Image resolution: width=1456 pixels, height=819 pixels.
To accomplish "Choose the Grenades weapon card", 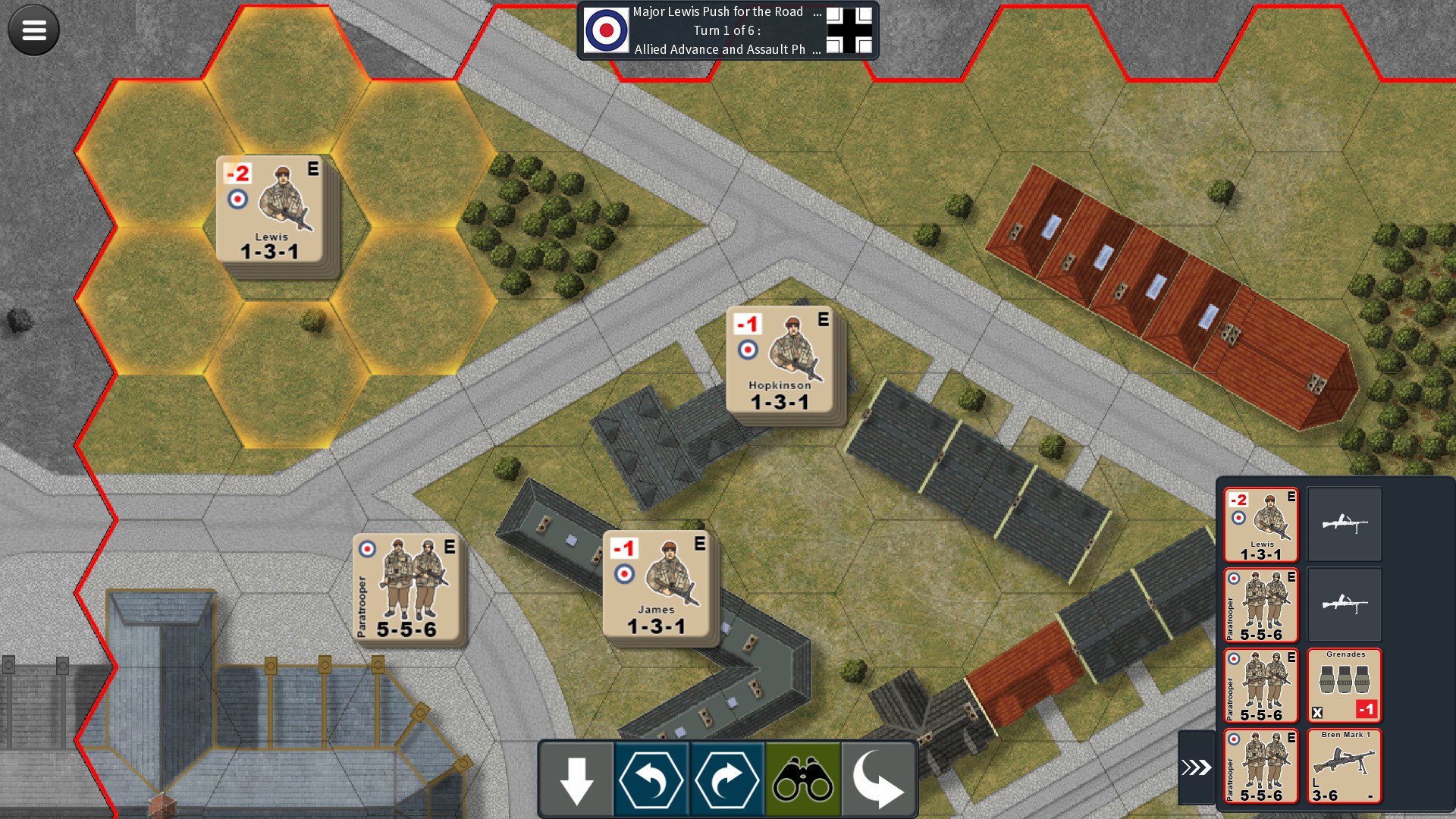I will [1345, 686].
